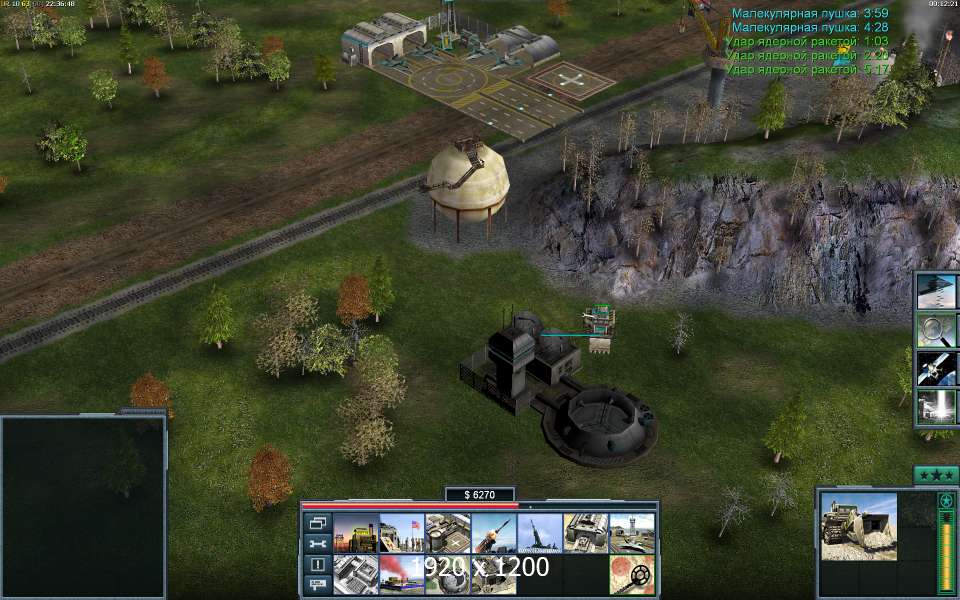Activate the mine detector clearing command
The image size is (960, 600).
pos(631,574)
